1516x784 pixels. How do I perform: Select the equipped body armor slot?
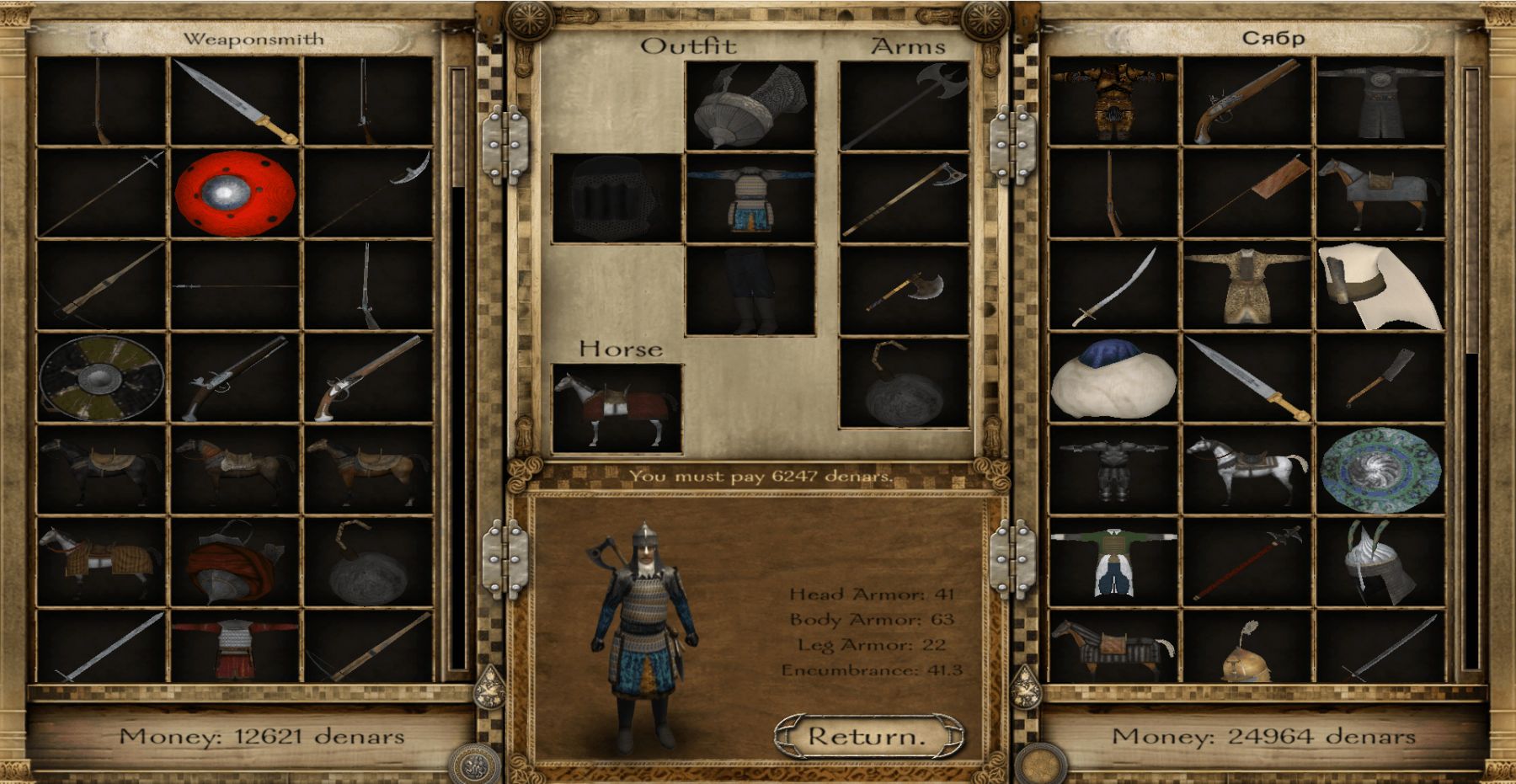click(750, 199)
